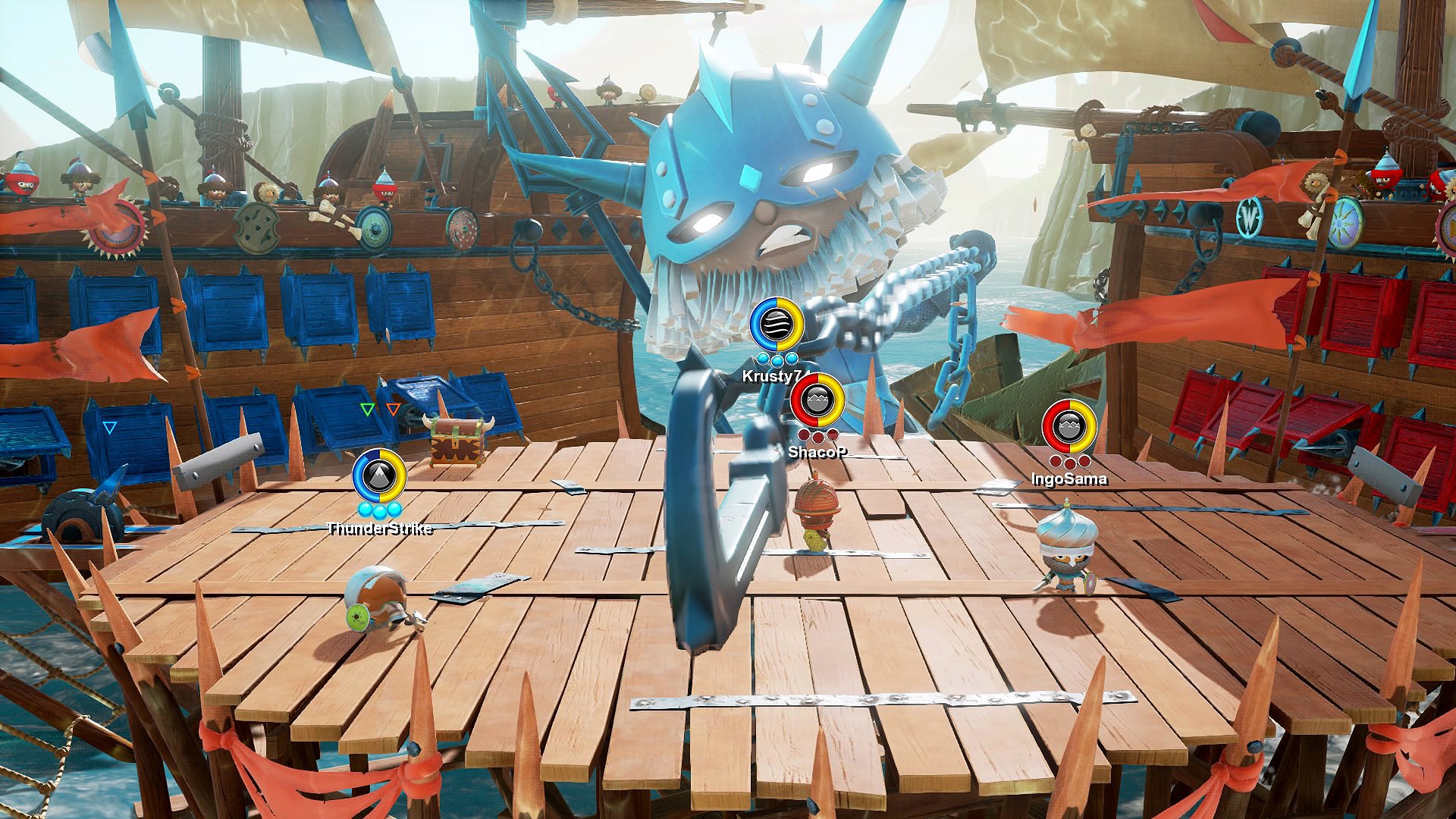
Task: Click ShacoP's cracked-egg emblem icon
Action: point(817,400)
